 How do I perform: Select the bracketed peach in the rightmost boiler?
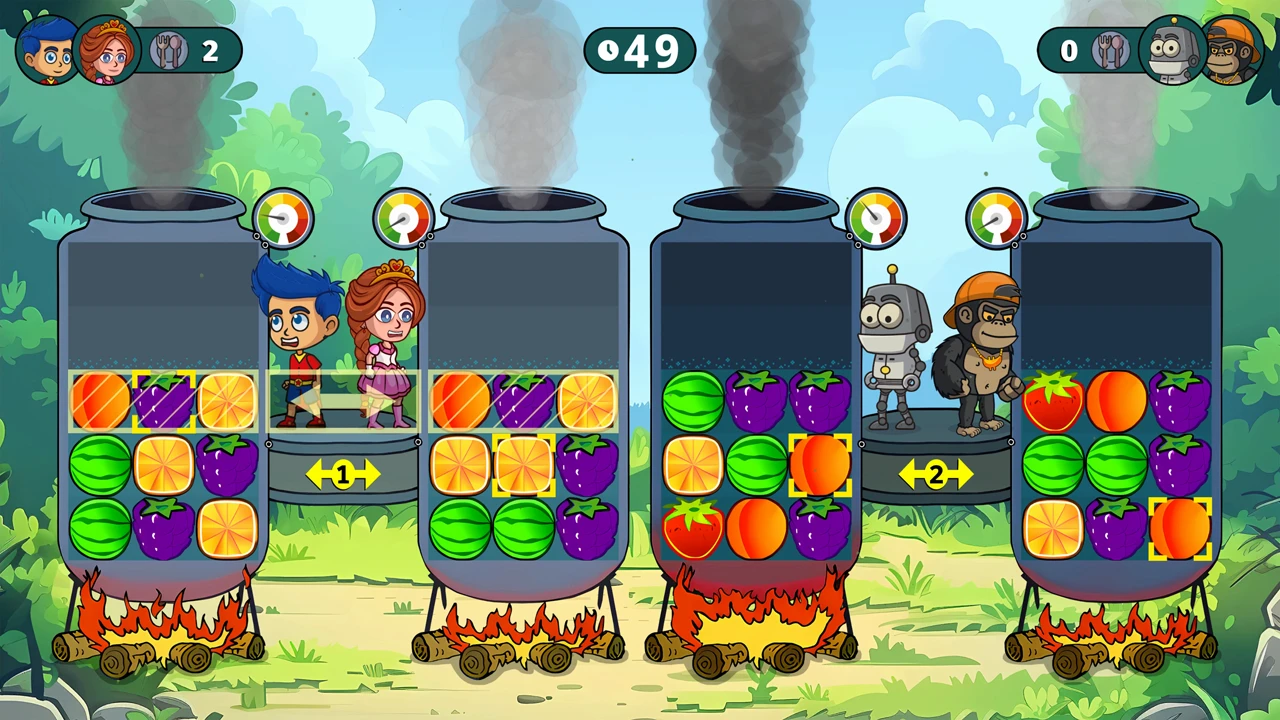(1180, 528)
